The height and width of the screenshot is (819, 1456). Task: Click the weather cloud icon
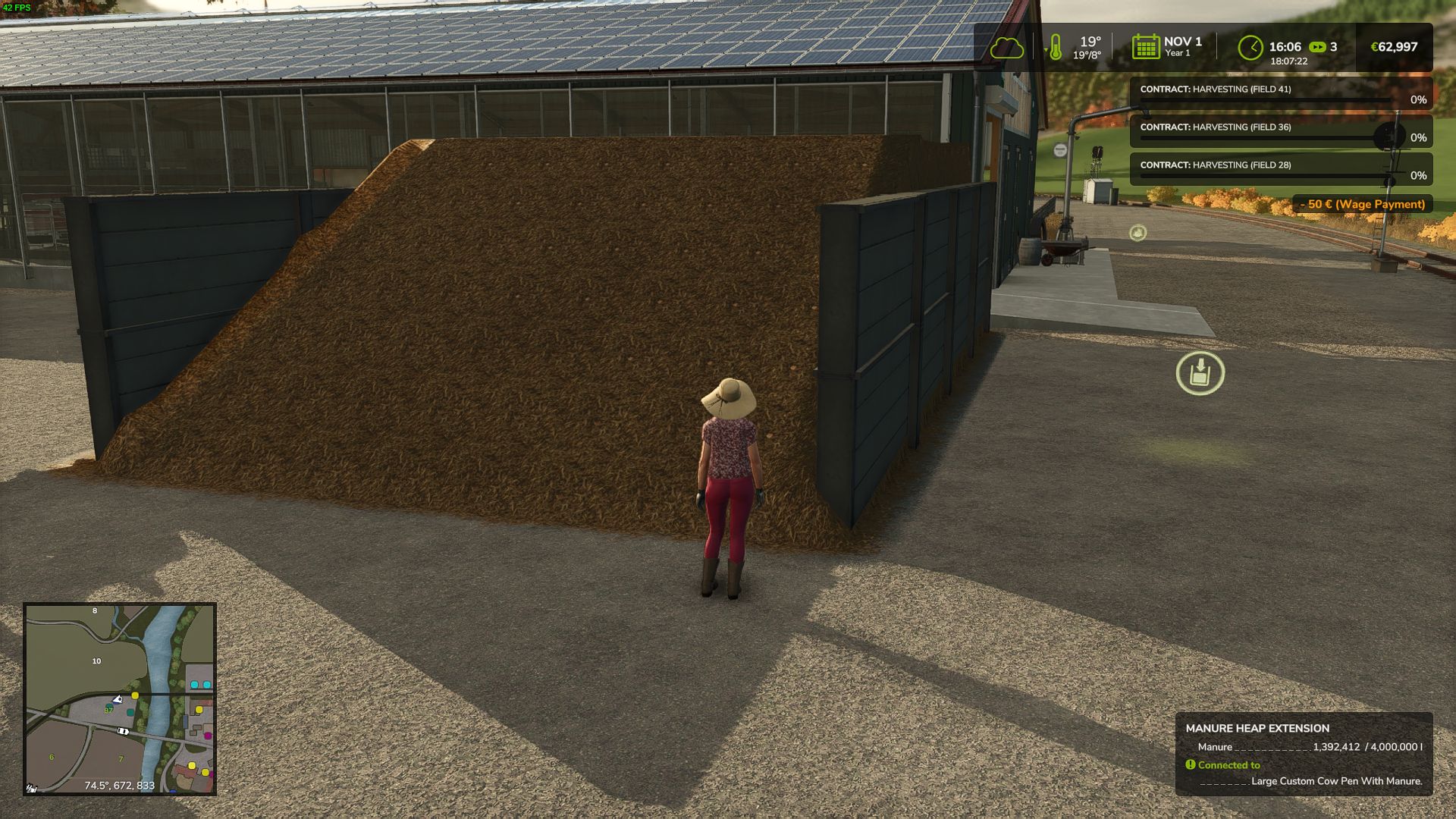click(x=1007, y=49)
